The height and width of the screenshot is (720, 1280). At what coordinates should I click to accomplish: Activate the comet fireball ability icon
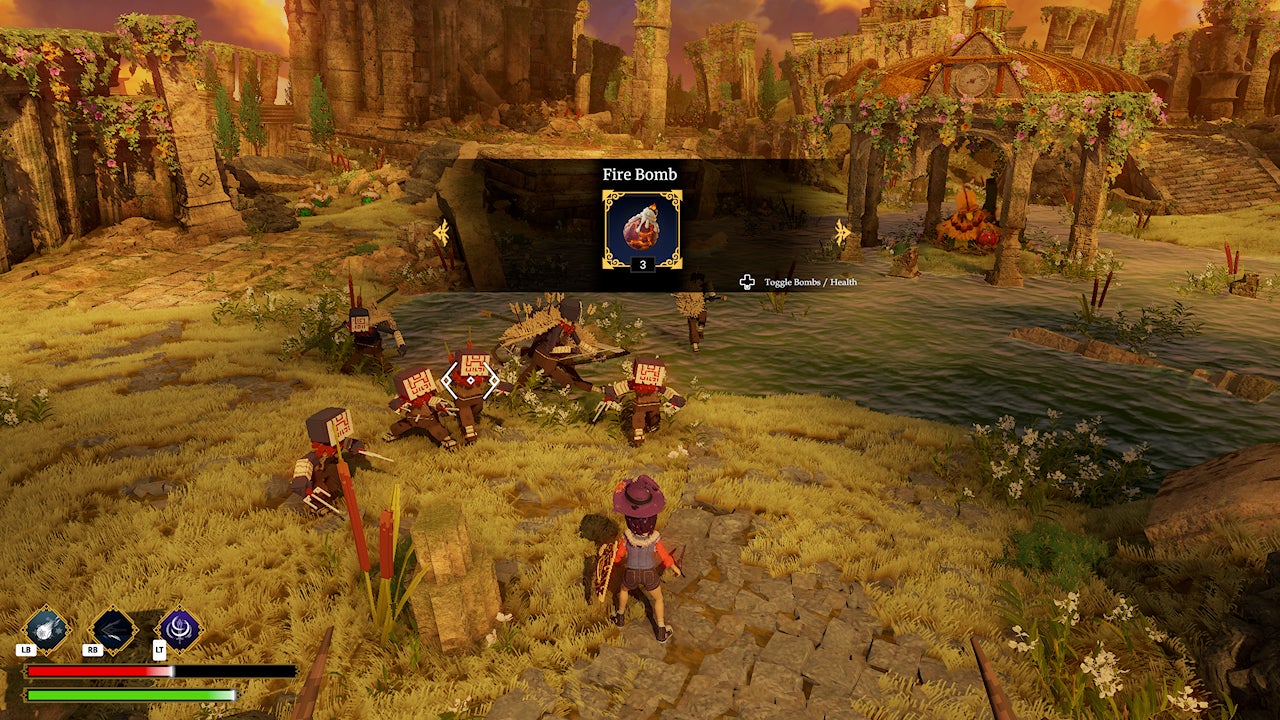[46, 630]
